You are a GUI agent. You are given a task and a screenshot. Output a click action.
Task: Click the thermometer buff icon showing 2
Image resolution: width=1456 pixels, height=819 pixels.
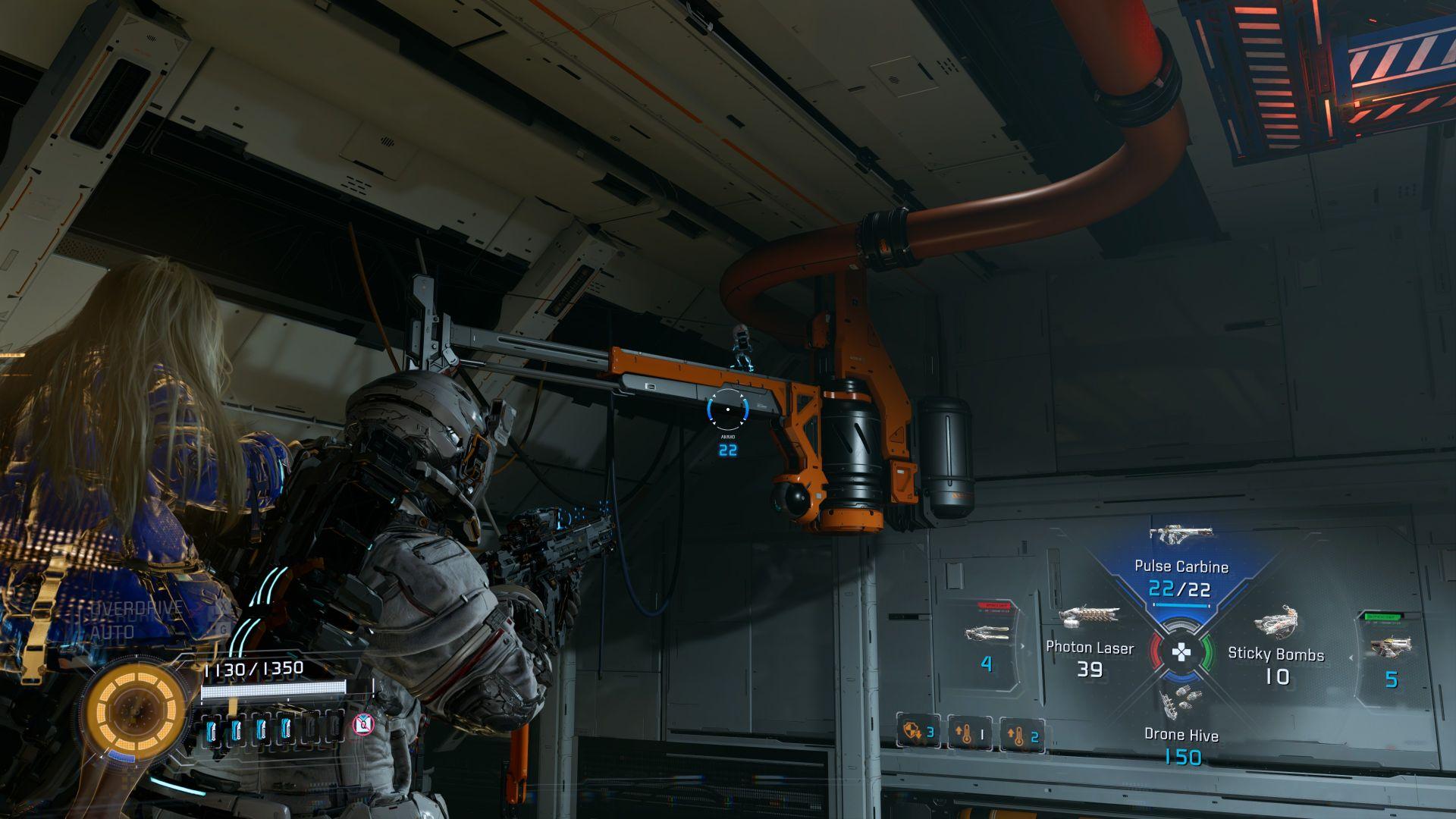pyautogui.click(x=1021, y=734)
